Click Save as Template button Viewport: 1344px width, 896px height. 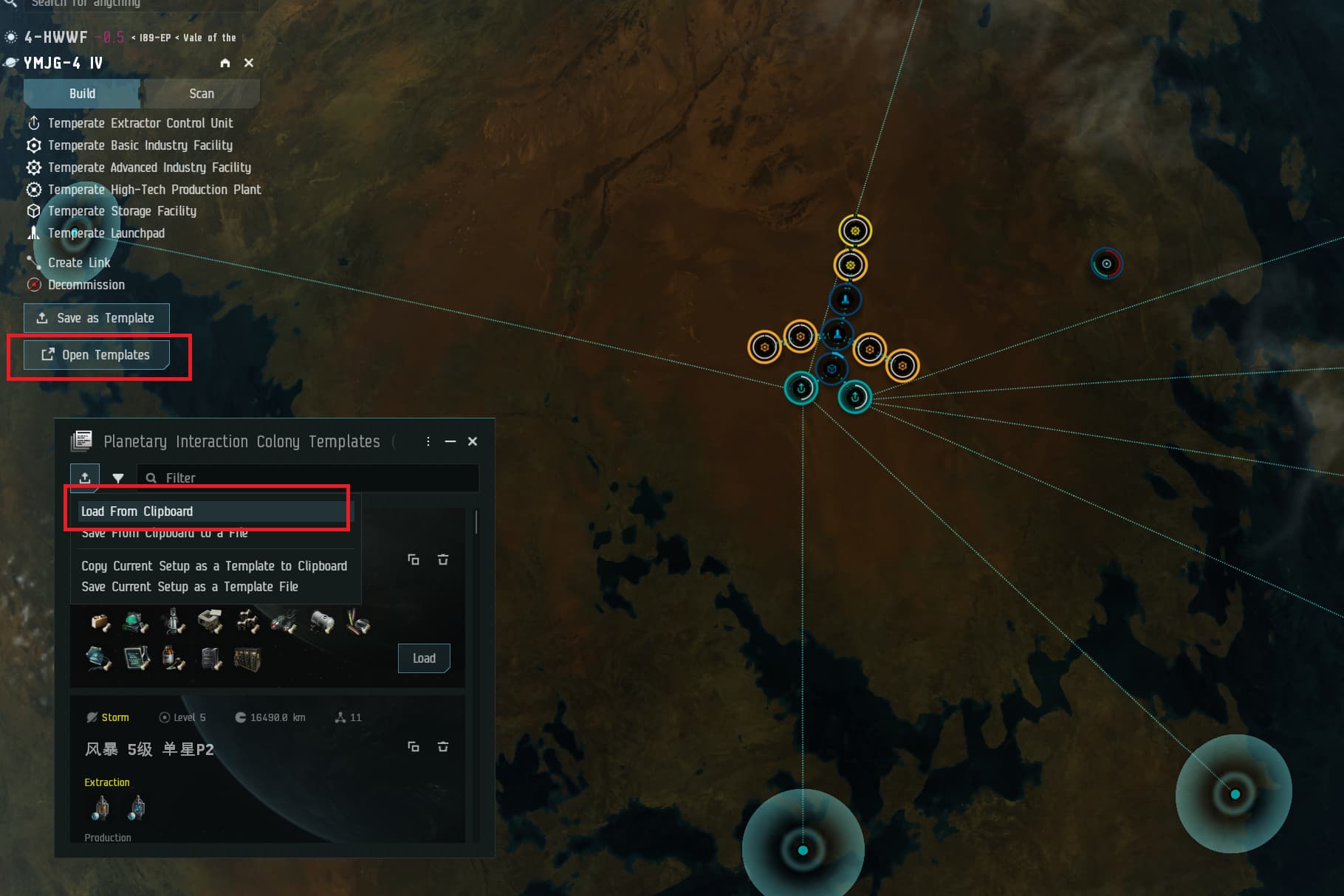[97, 318]
